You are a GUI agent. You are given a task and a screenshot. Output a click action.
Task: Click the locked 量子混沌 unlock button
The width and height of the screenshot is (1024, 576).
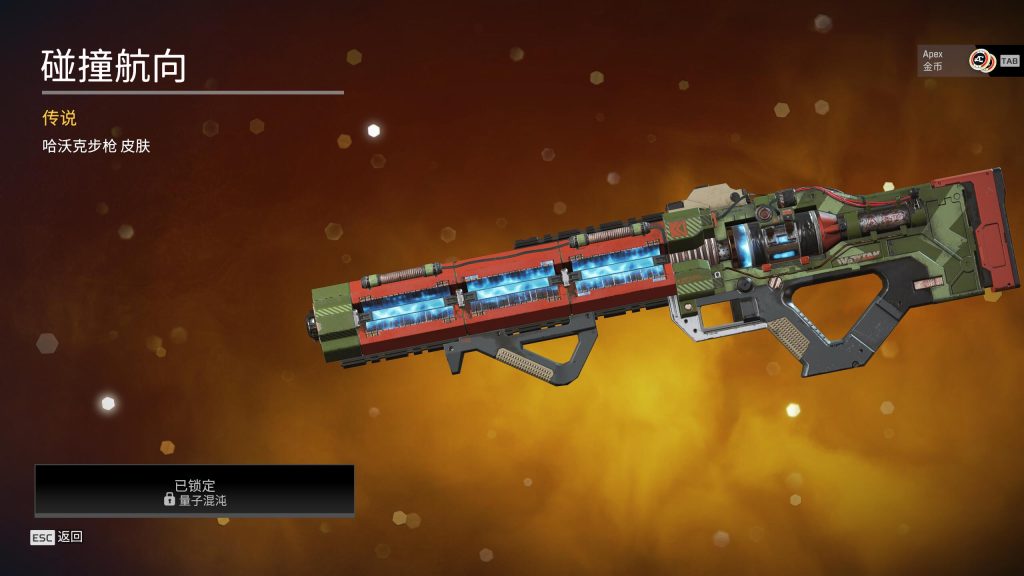(x=195, y=491)
